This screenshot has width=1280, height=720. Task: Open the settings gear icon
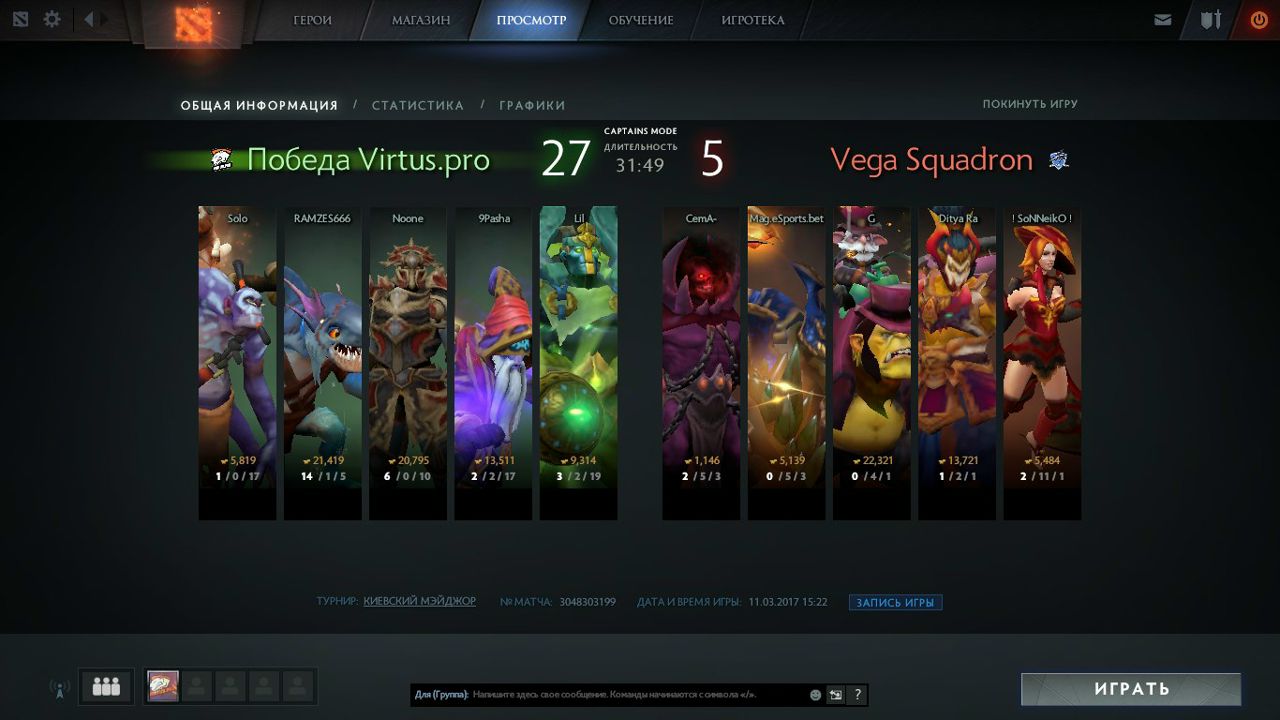click(x=52, y=19)
